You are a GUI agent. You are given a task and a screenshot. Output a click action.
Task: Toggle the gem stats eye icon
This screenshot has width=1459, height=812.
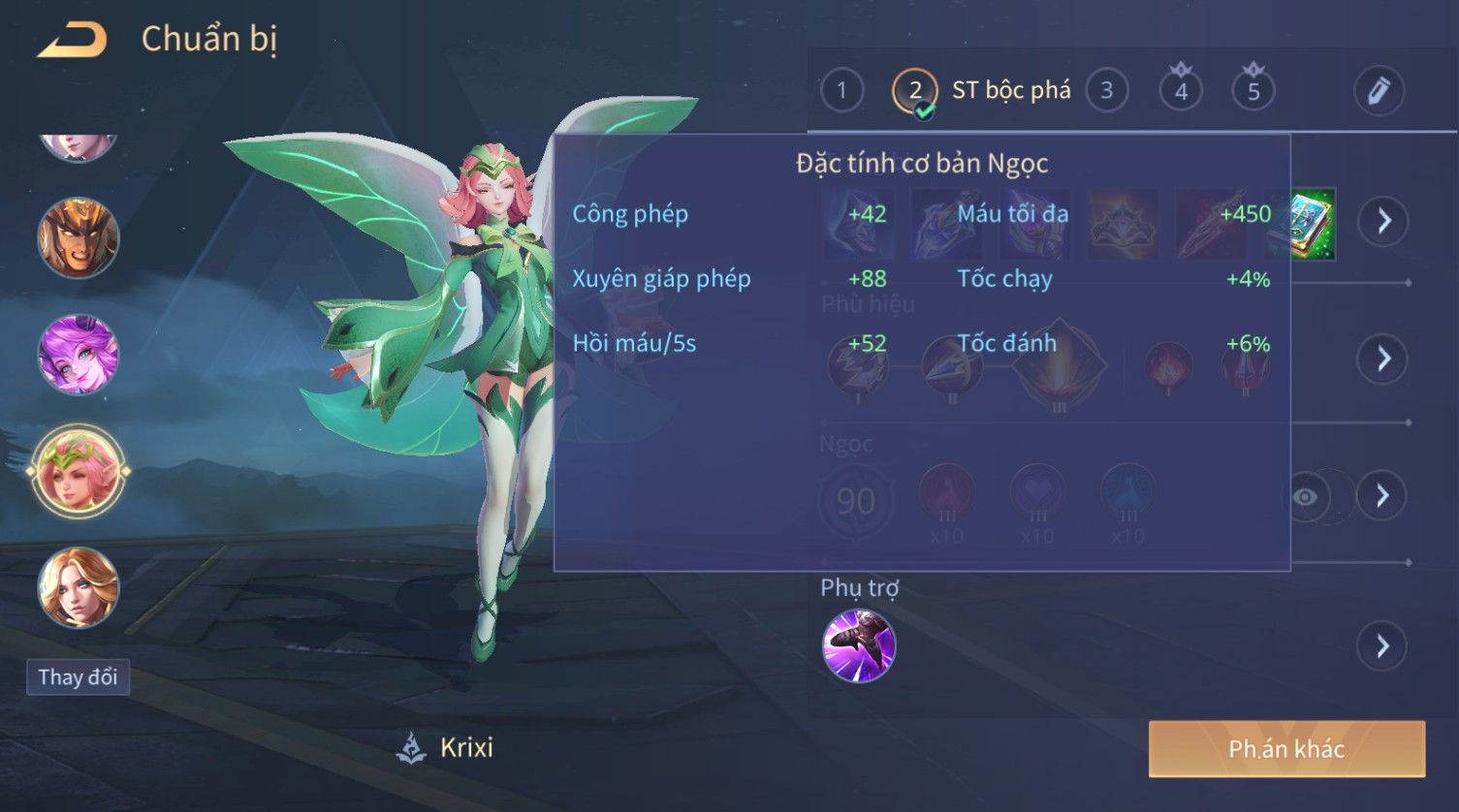pyautogui.click(x=1306, y=497)
